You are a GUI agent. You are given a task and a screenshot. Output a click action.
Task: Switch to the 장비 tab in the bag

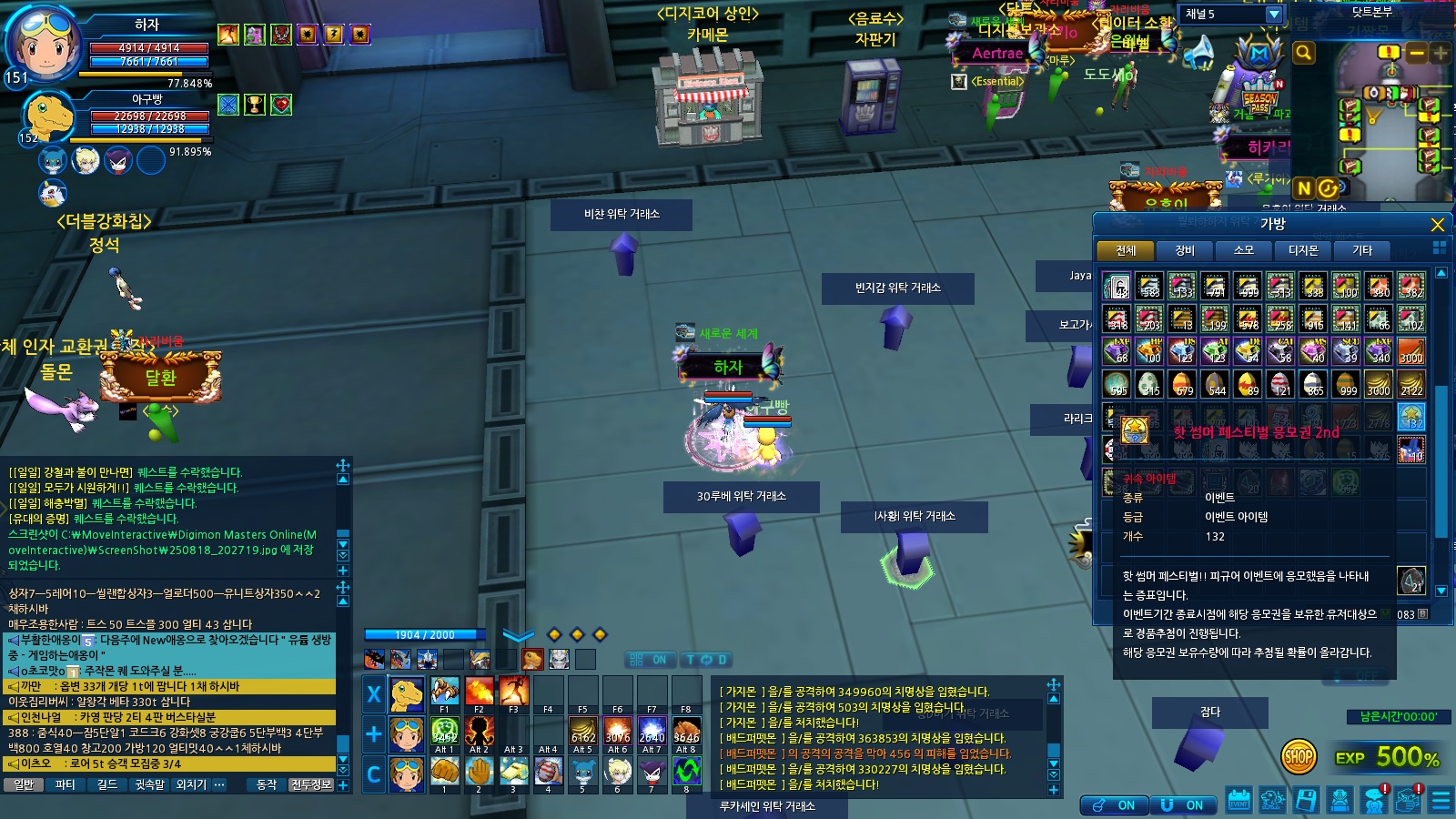point(1184,250)
